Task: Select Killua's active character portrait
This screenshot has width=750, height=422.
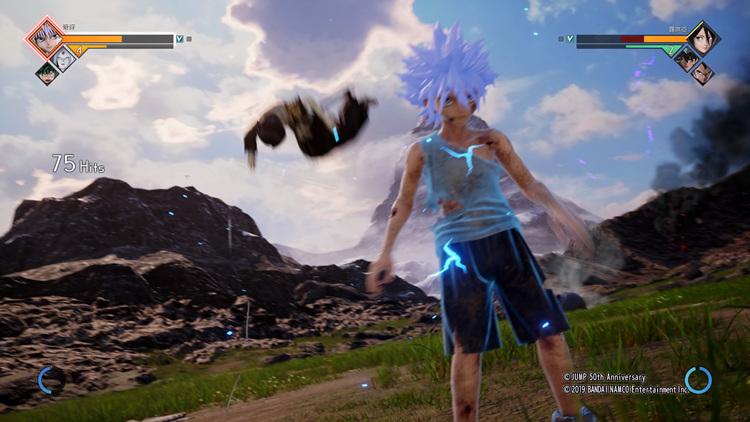Action: click(45, 38)
